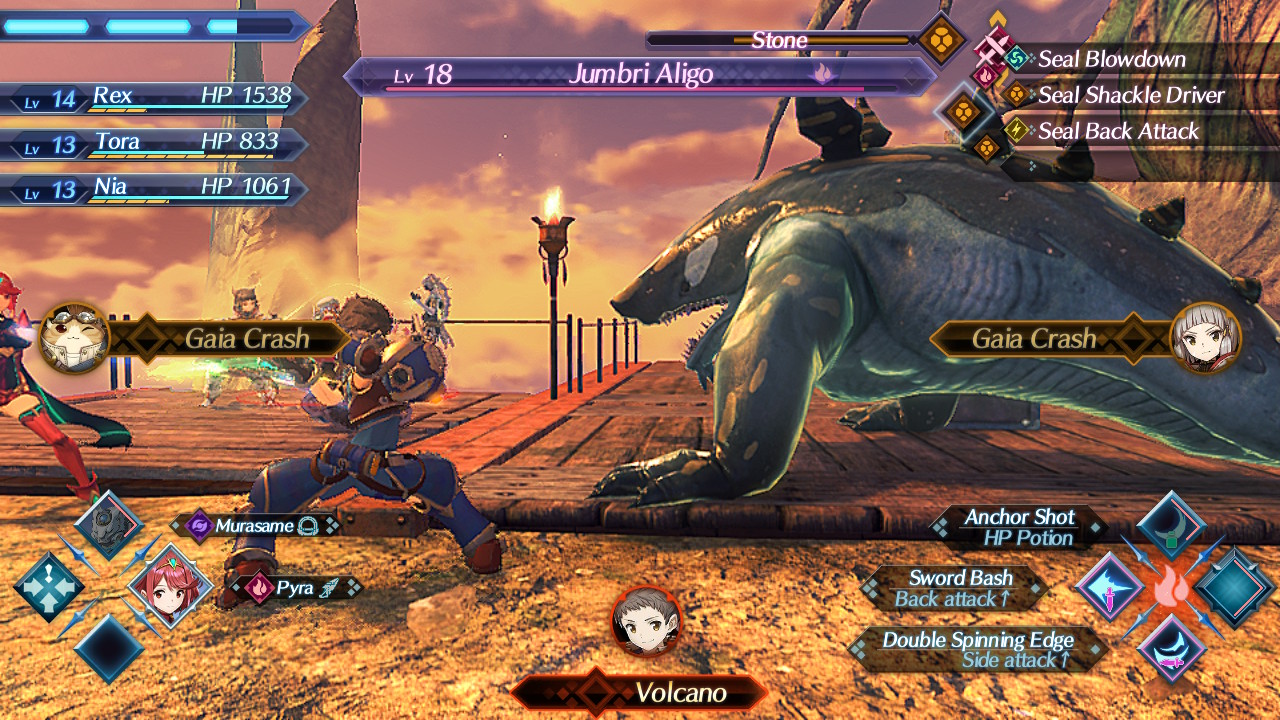The image size is (1280, 720).
Task: Use the Sword Bash art icon
Action: point(1109,588)
